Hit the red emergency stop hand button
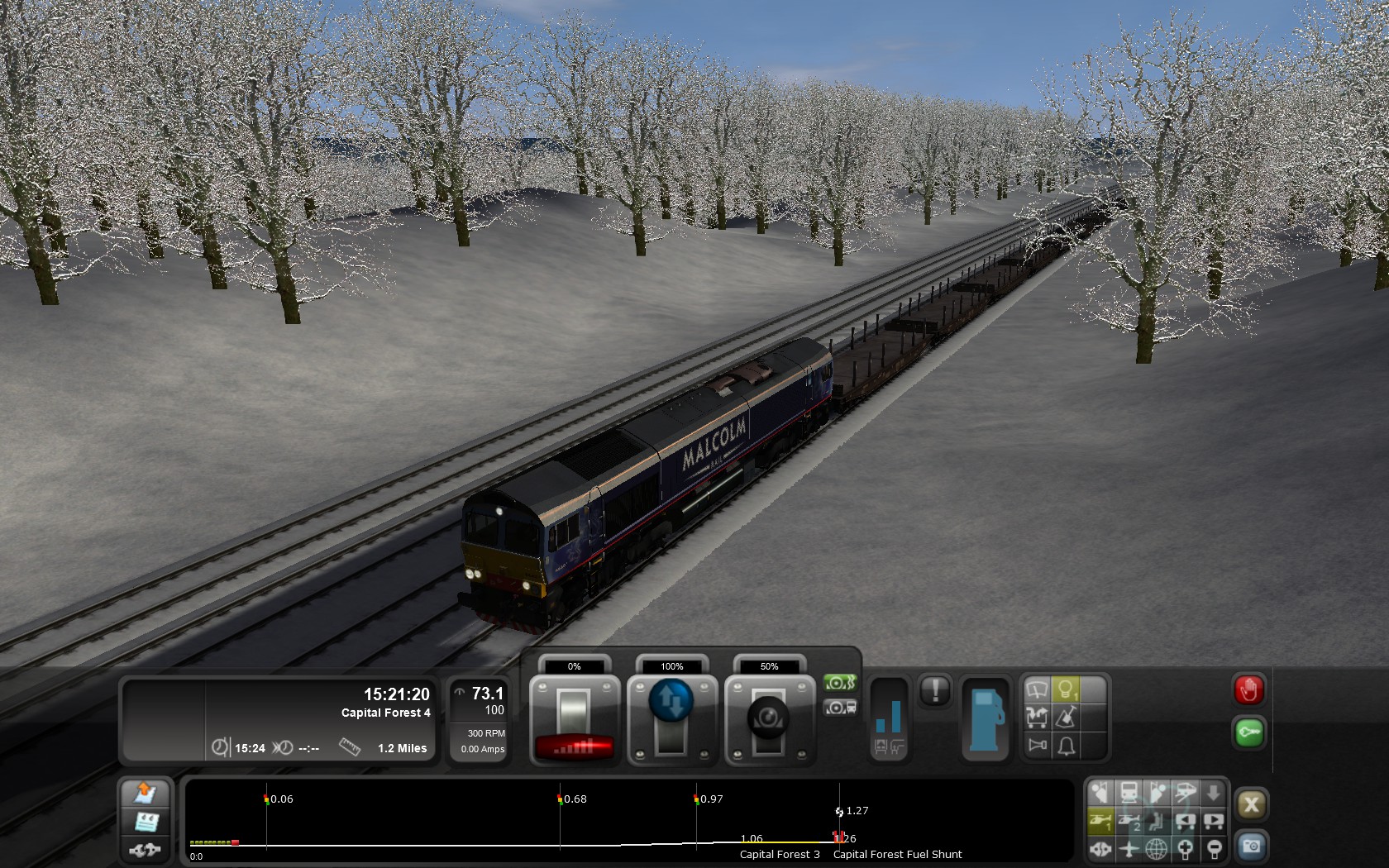Viewport: 1389px width, 868px height. 1248,690
